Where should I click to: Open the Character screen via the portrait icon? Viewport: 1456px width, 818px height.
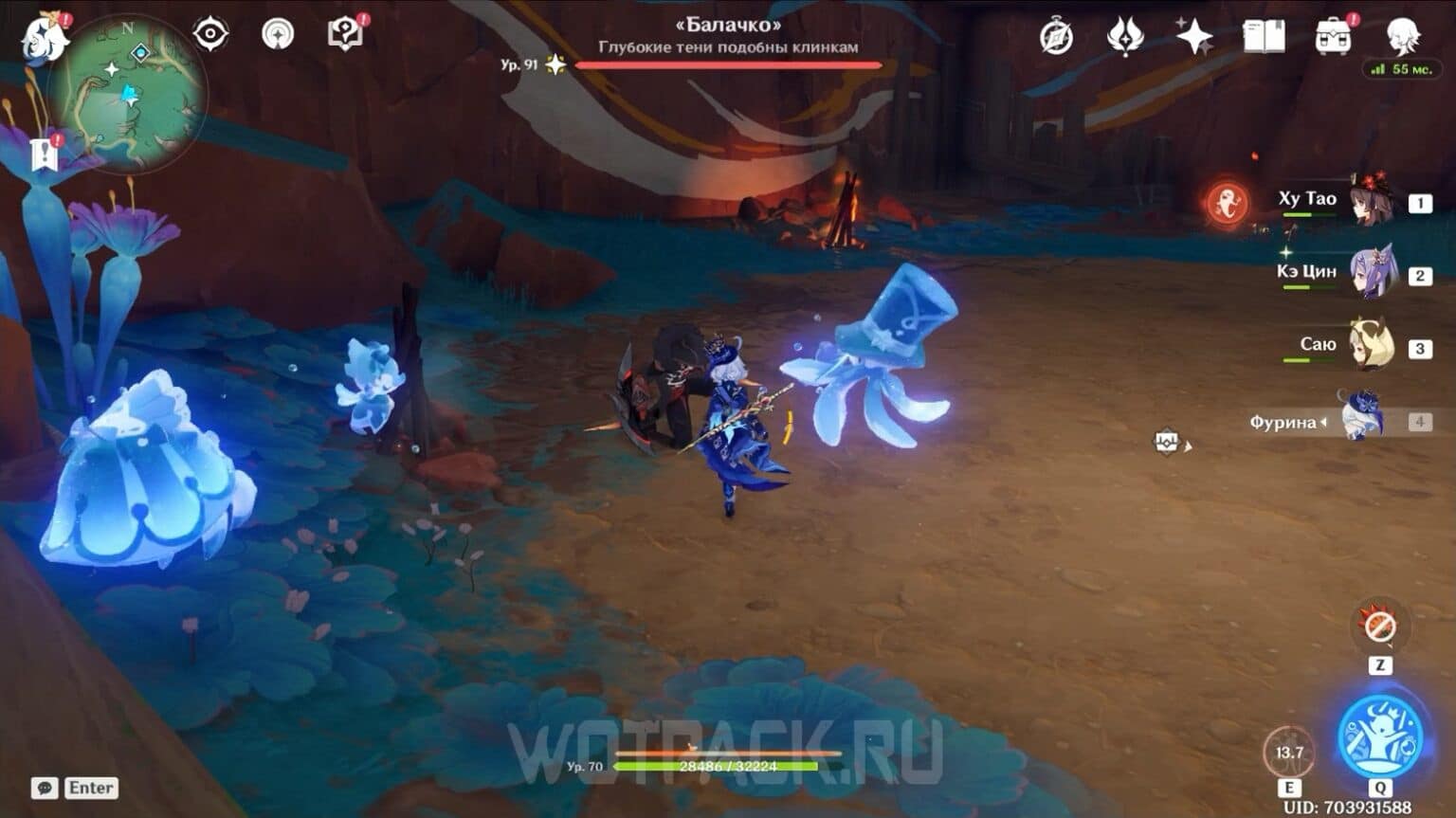point(1401,38)
